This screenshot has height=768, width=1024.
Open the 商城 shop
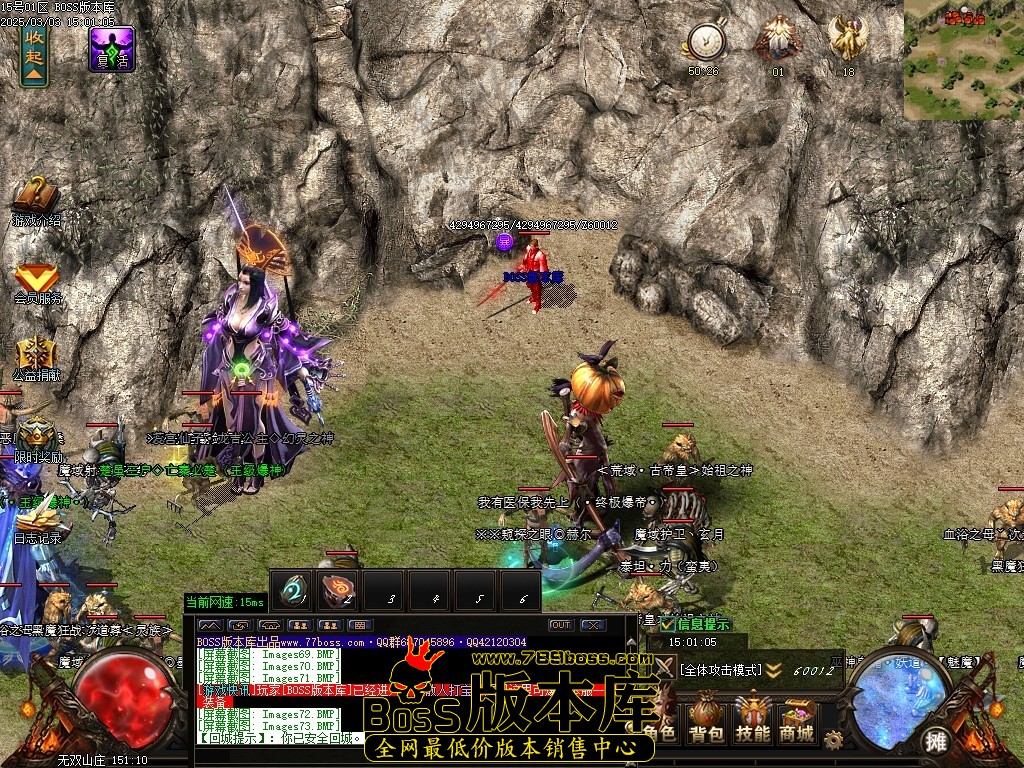(797, 719)
